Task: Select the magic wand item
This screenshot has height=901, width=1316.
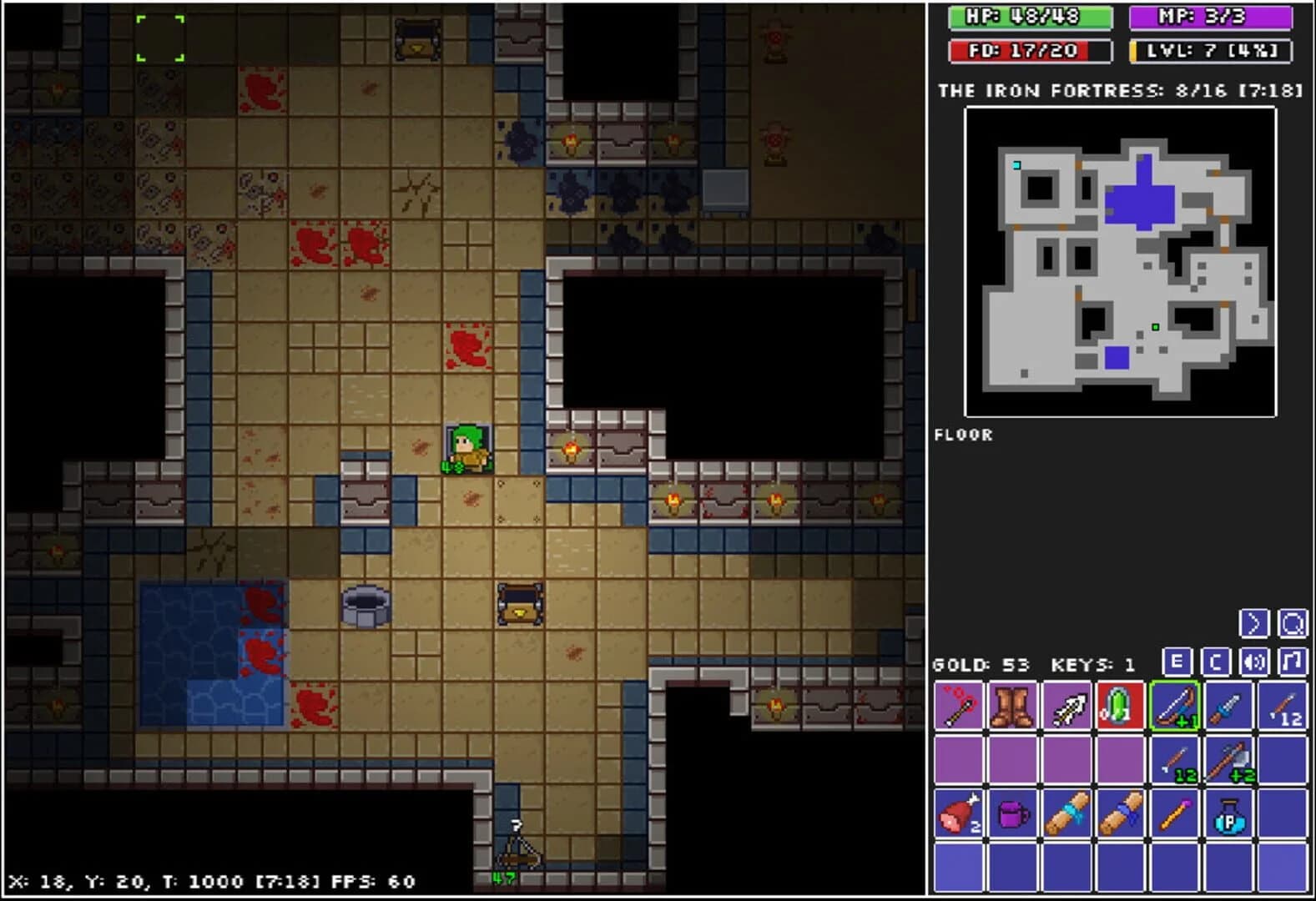Action: (1174, 813)
